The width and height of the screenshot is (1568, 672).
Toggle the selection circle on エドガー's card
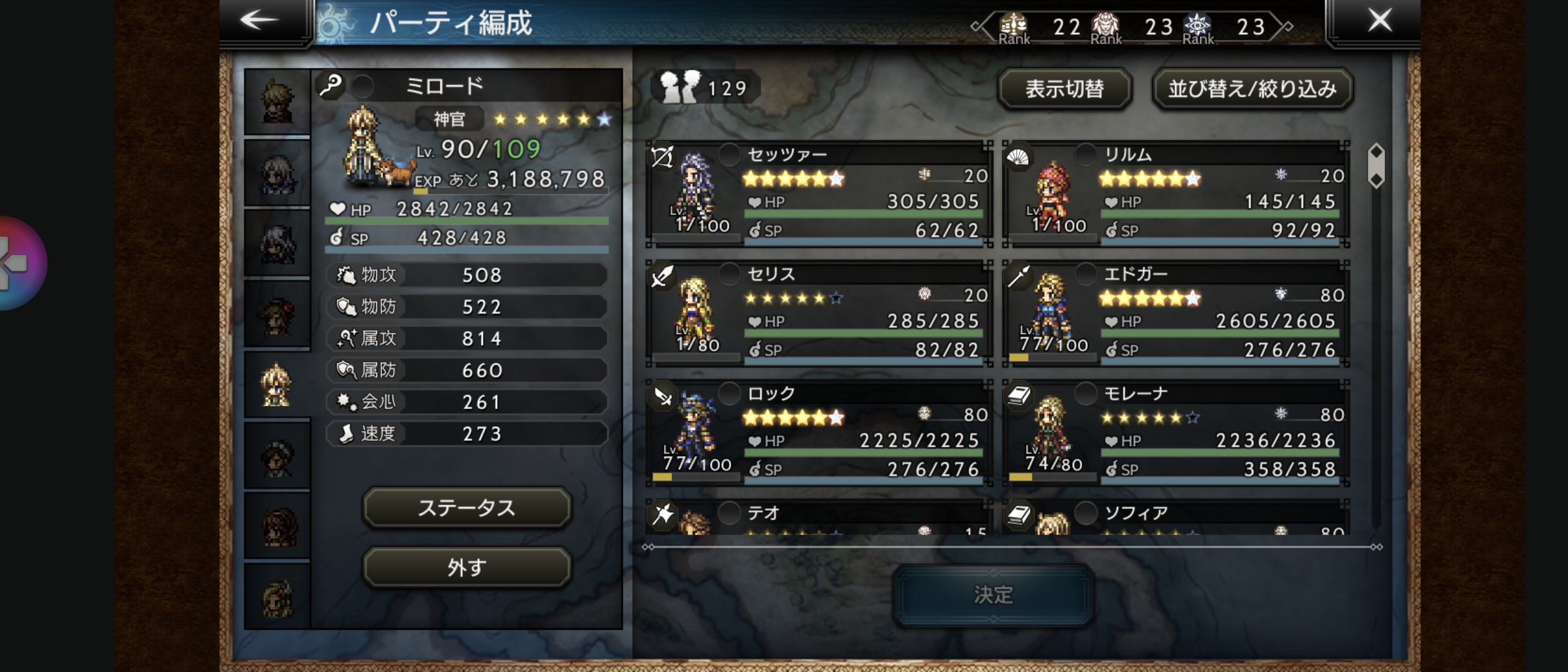click(x=1086, y=273)
